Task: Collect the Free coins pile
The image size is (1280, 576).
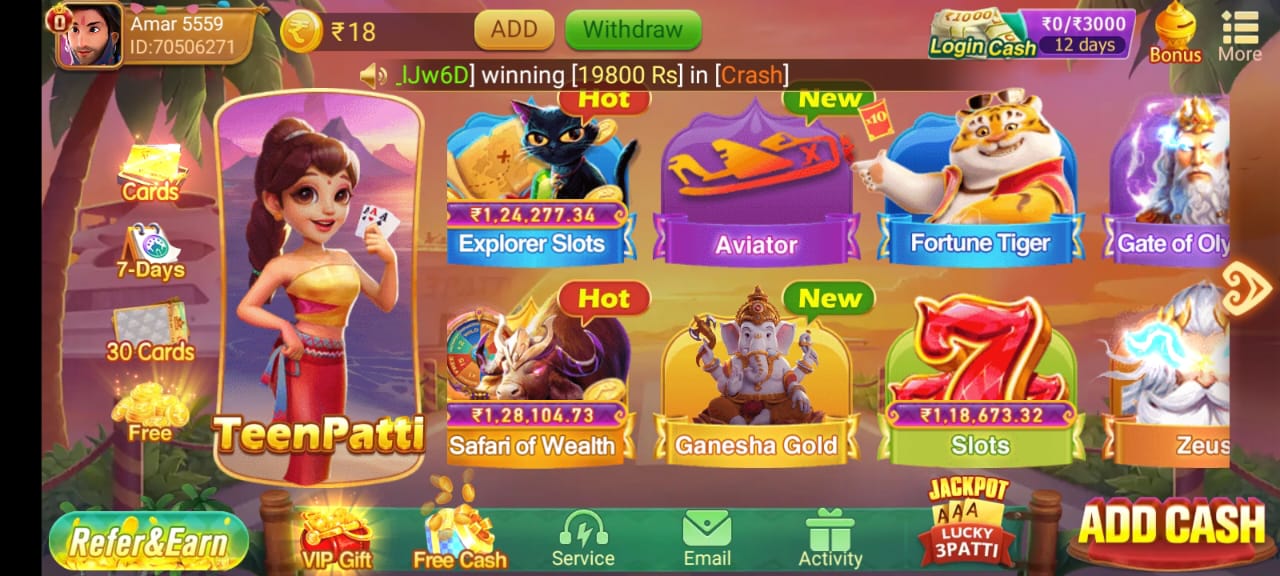Action: click(x=150, y=412)
